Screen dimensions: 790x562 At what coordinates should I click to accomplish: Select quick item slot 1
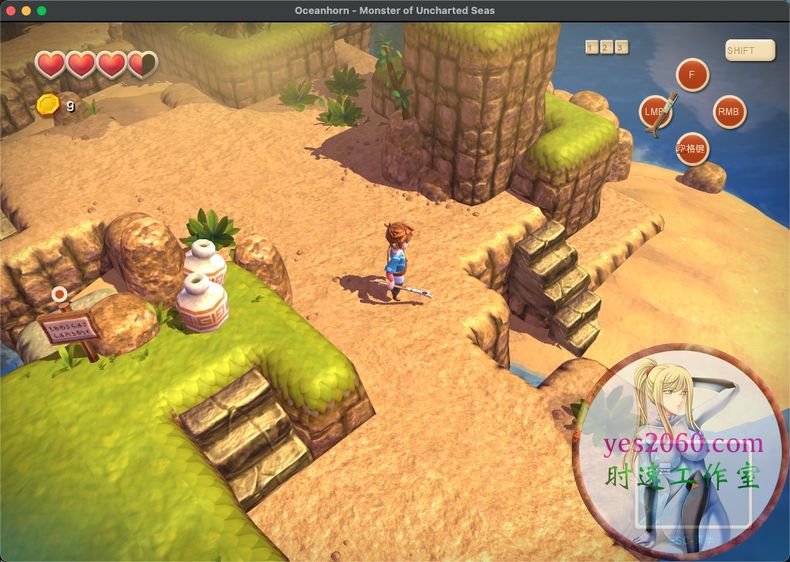pyautogui.click(x=591, y=47)
